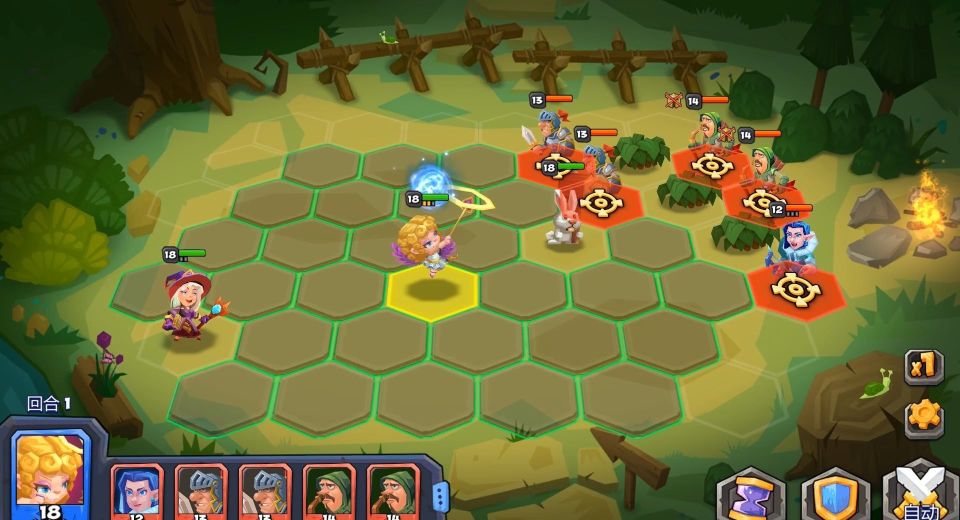Open settings with the orange gear button

[x=923, y=415]
